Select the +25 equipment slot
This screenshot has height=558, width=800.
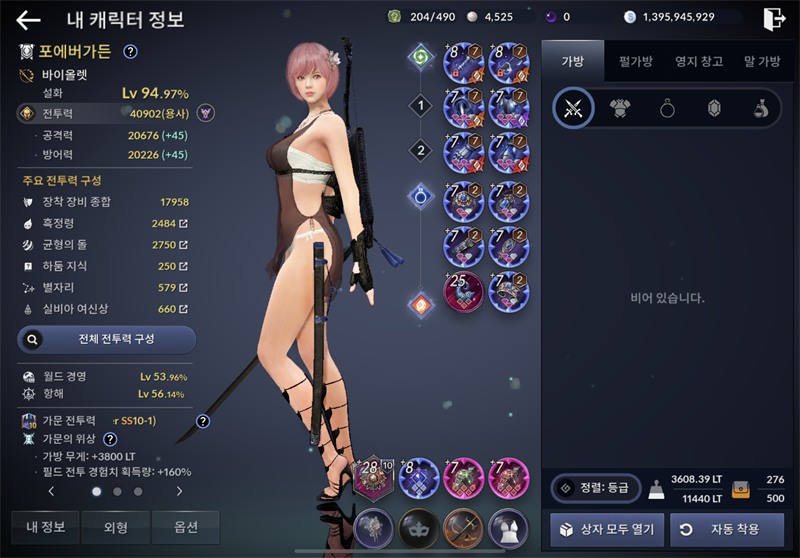point(464,291)
